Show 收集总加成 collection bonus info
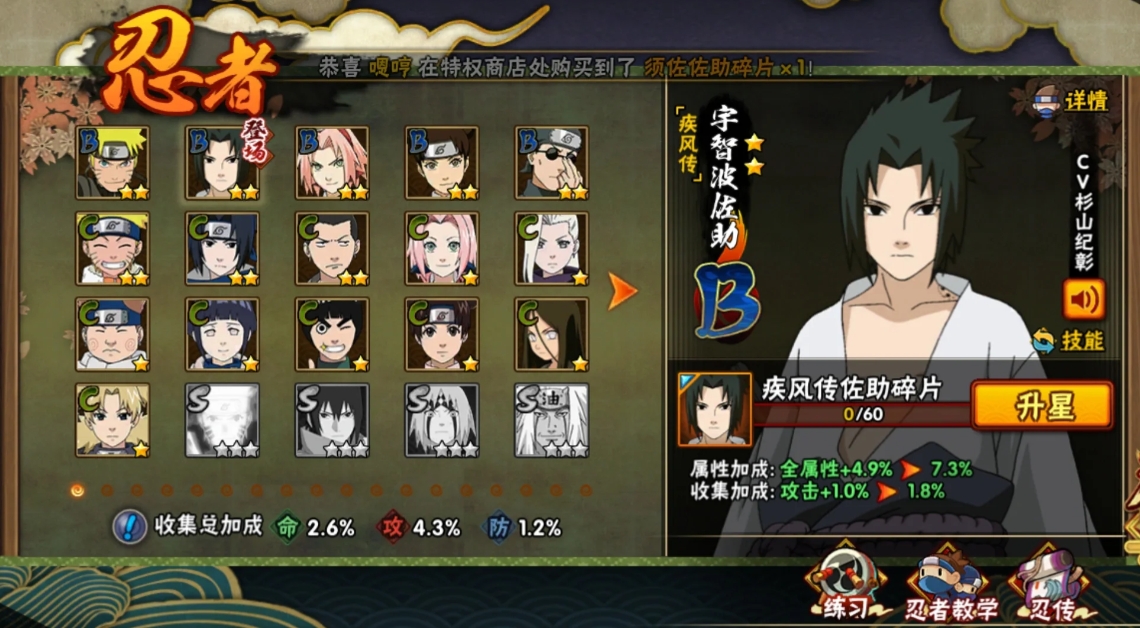1140x628 pixels. (x=130, y=526)
